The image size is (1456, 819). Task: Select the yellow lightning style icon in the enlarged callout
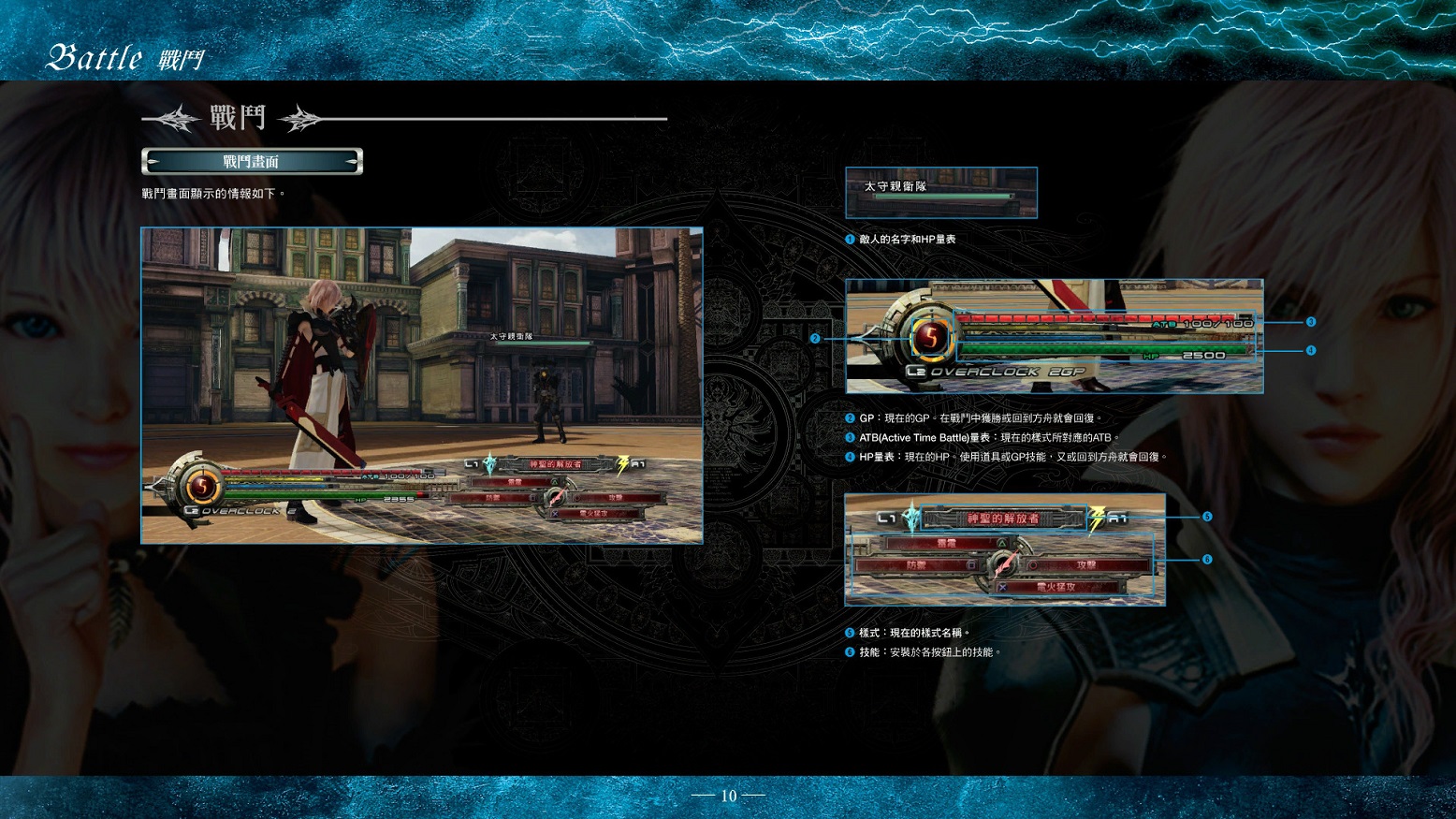[x=1097, y=518]
